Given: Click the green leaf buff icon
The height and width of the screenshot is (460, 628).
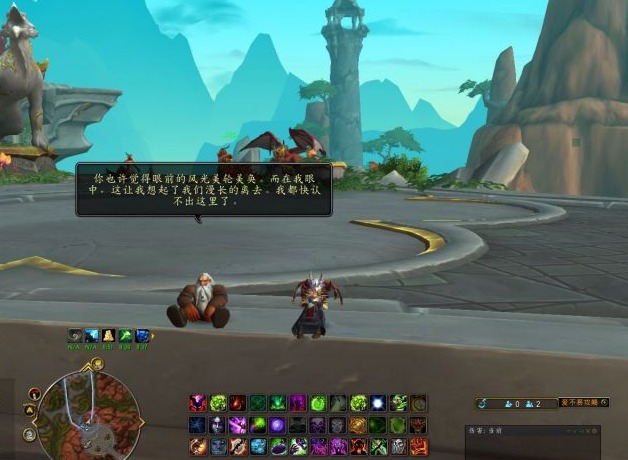Looking at the screenshot, I should point(125,336).
